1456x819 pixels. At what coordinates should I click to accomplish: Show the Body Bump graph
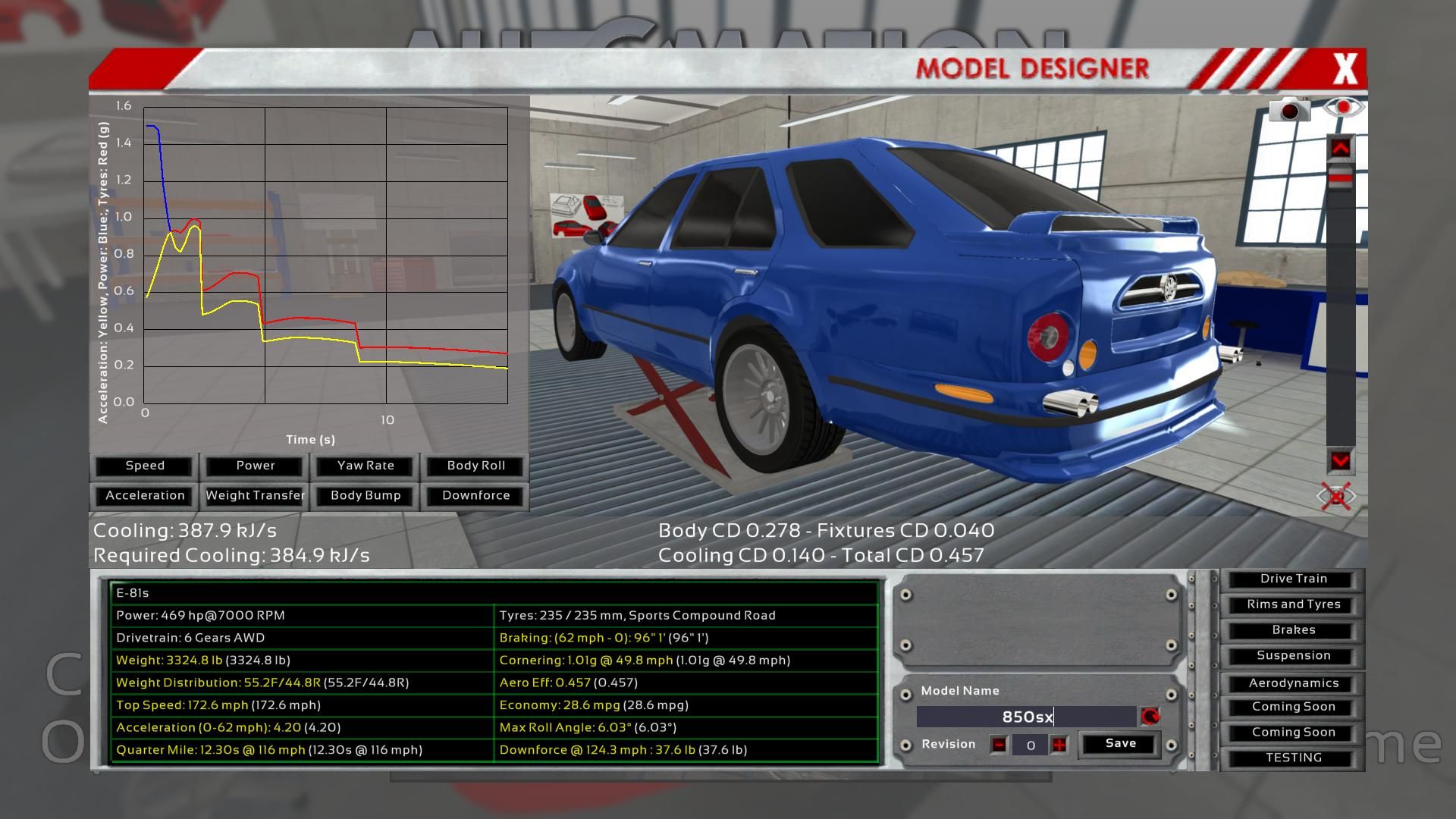tap(366, 495)
